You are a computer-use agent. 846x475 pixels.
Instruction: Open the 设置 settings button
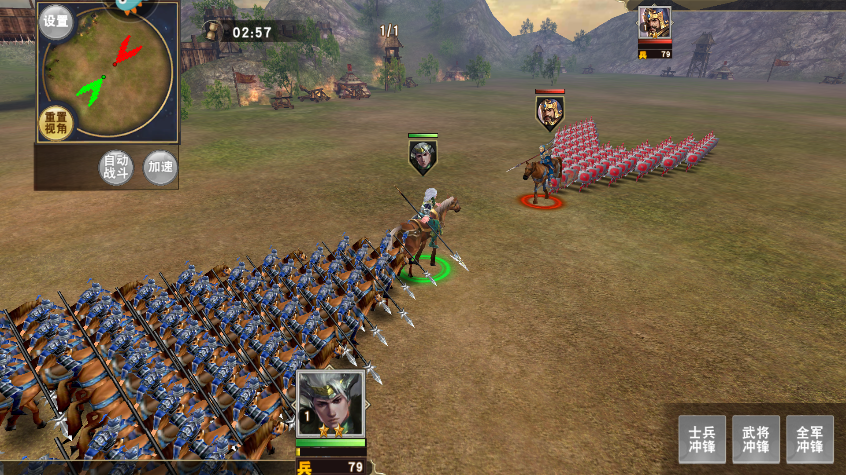(x=56, y=22)
